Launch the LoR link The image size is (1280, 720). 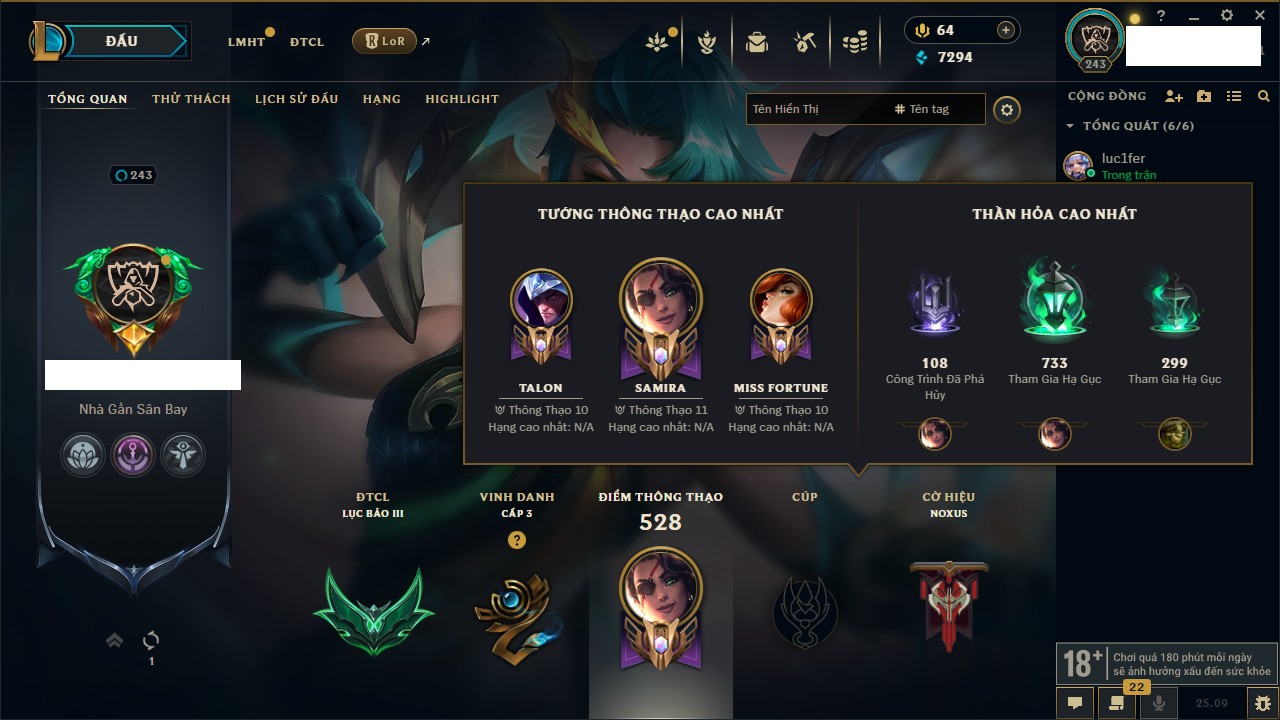tap(385, 41)
